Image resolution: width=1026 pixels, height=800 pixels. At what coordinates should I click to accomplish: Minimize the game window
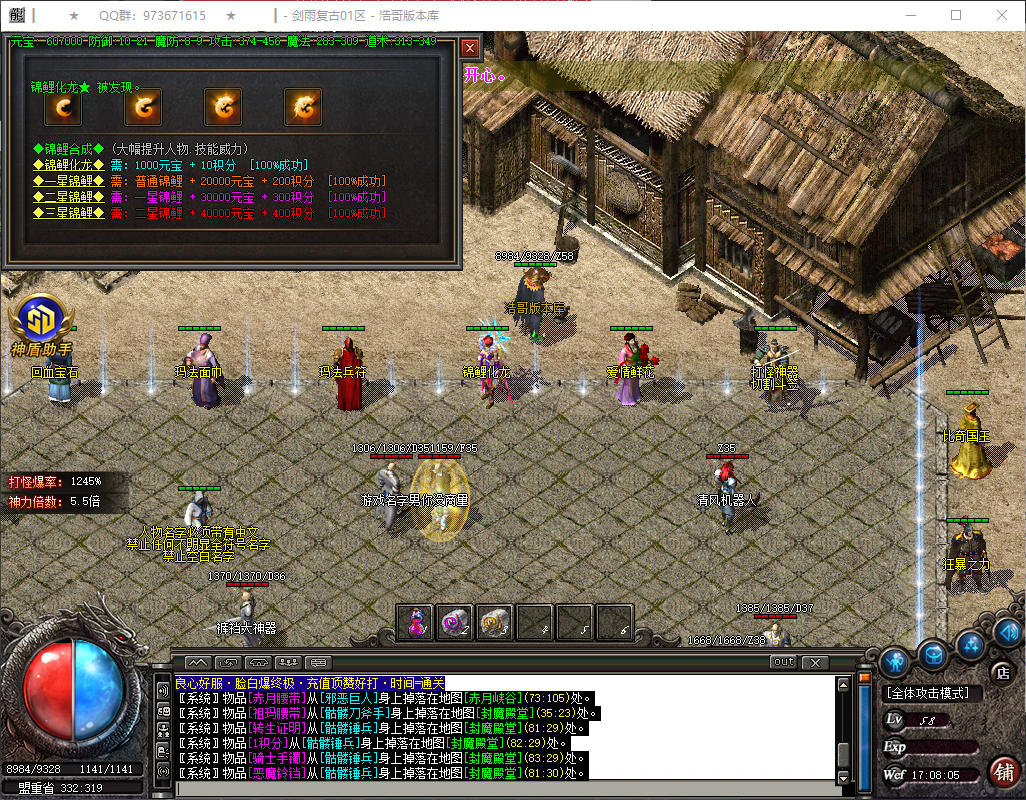pyautogui.click(x=909, y=15)
